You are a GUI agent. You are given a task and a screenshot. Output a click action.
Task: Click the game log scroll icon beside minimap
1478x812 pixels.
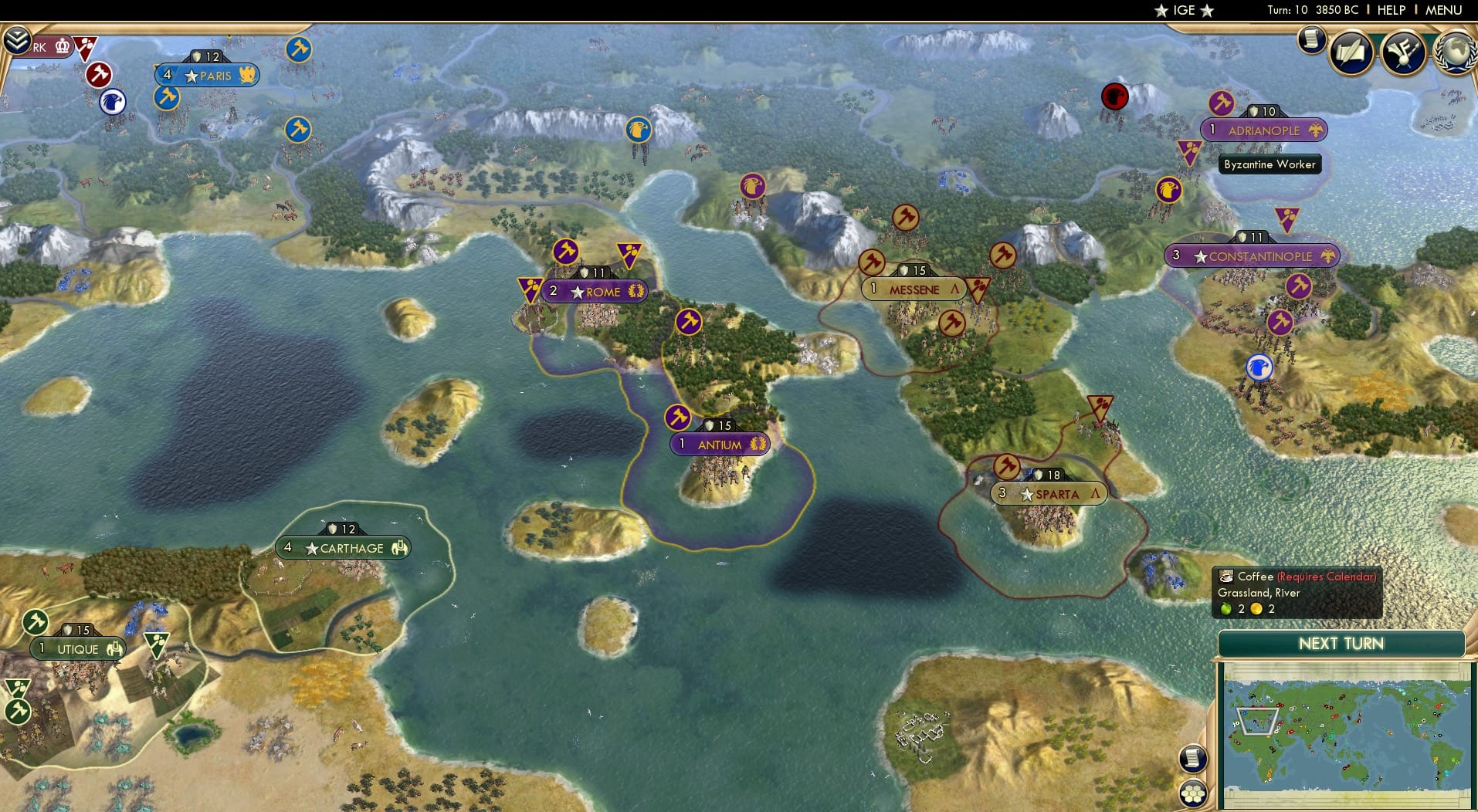coord(1193,759)
